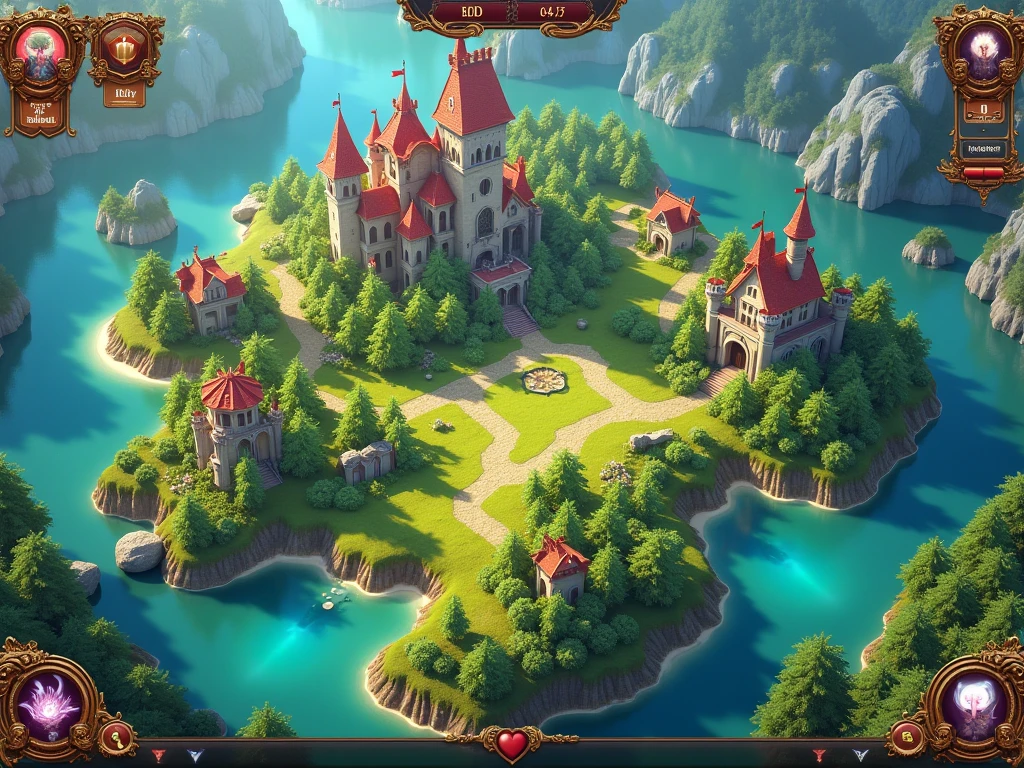
Task: Click the small round key button
Action: click(x=116, y=738)
